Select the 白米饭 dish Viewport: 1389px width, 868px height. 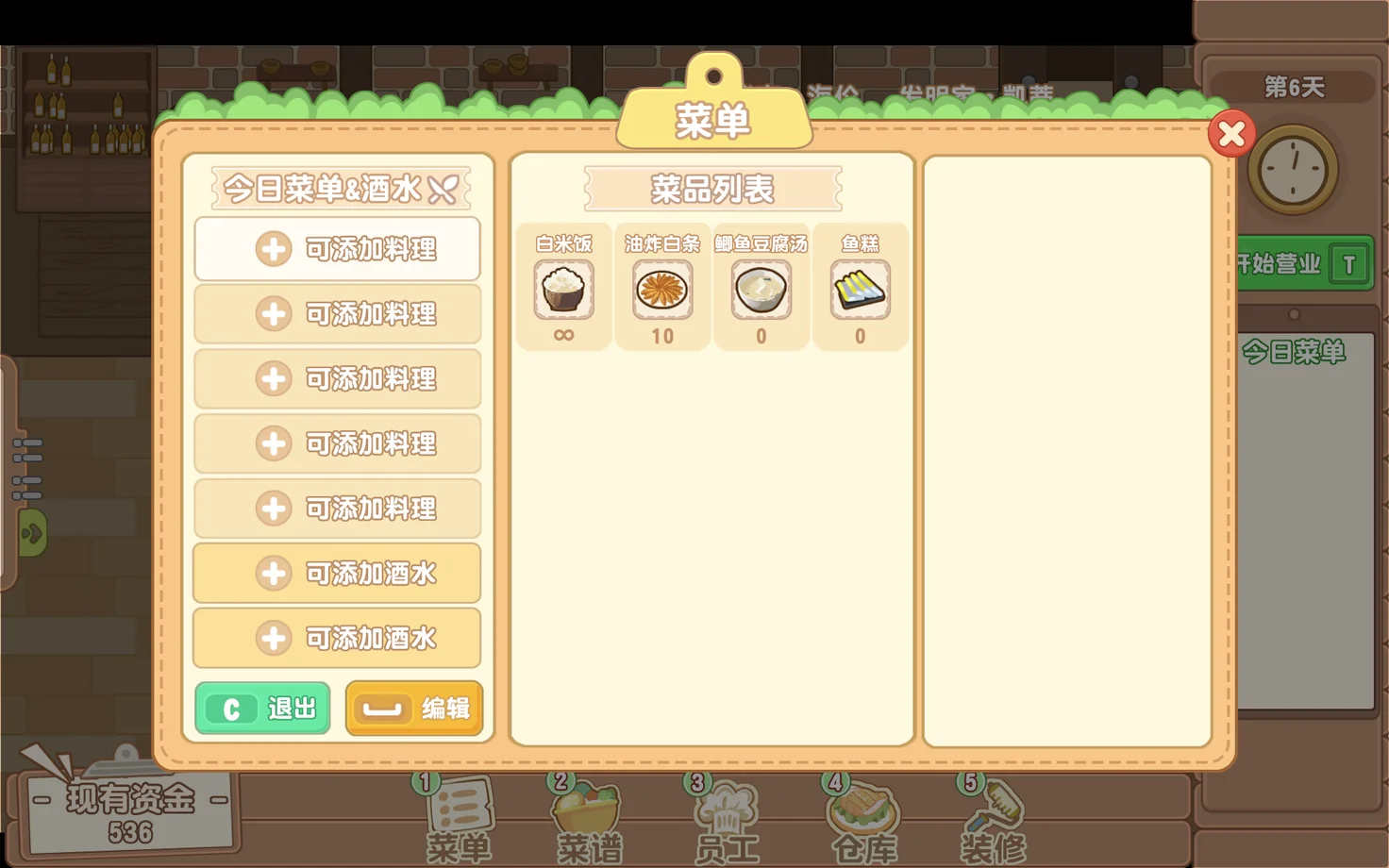coord(563,289)
